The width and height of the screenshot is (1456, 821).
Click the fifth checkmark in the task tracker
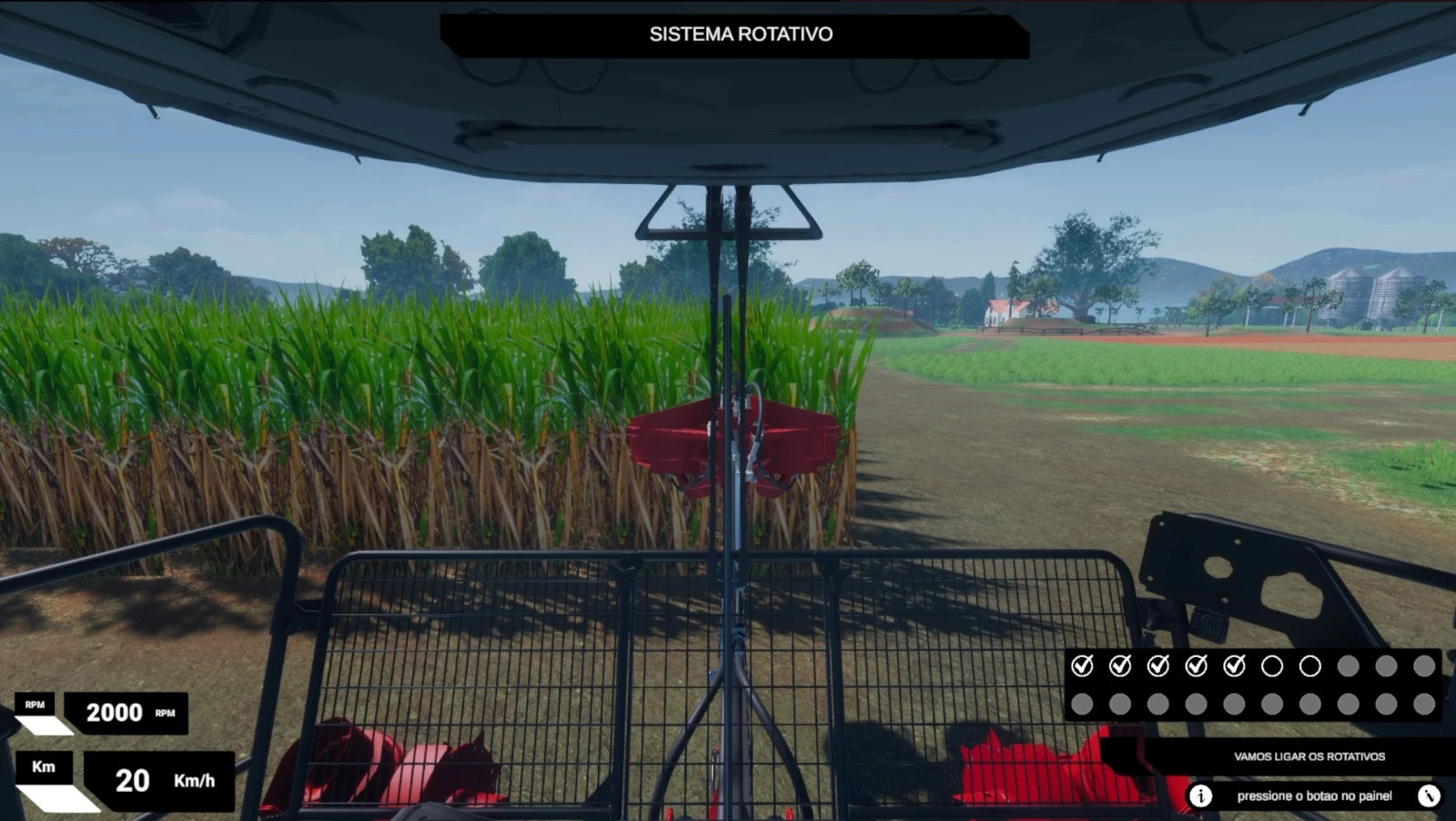coord(1233,667)
